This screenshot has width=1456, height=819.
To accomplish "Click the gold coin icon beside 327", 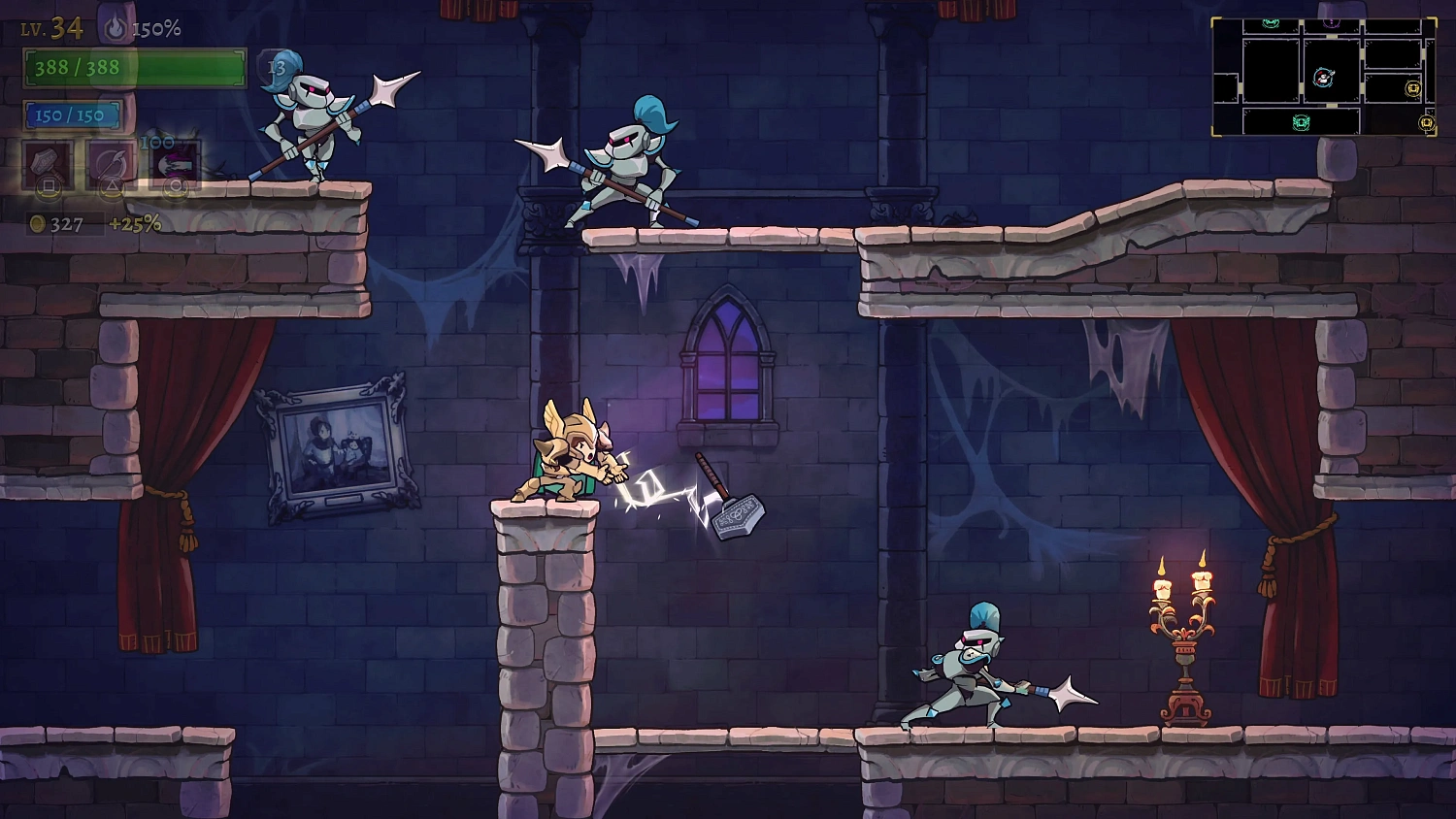I will (36, 222).
